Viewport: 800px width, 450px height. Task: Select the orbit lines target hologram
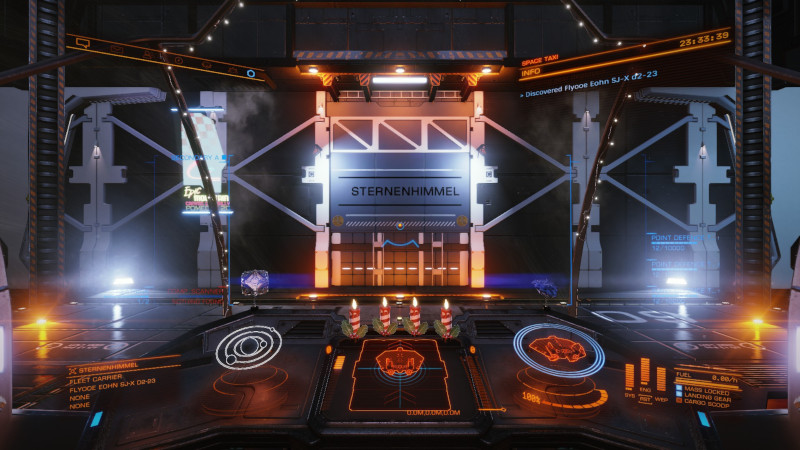click(x=247, y=348)
